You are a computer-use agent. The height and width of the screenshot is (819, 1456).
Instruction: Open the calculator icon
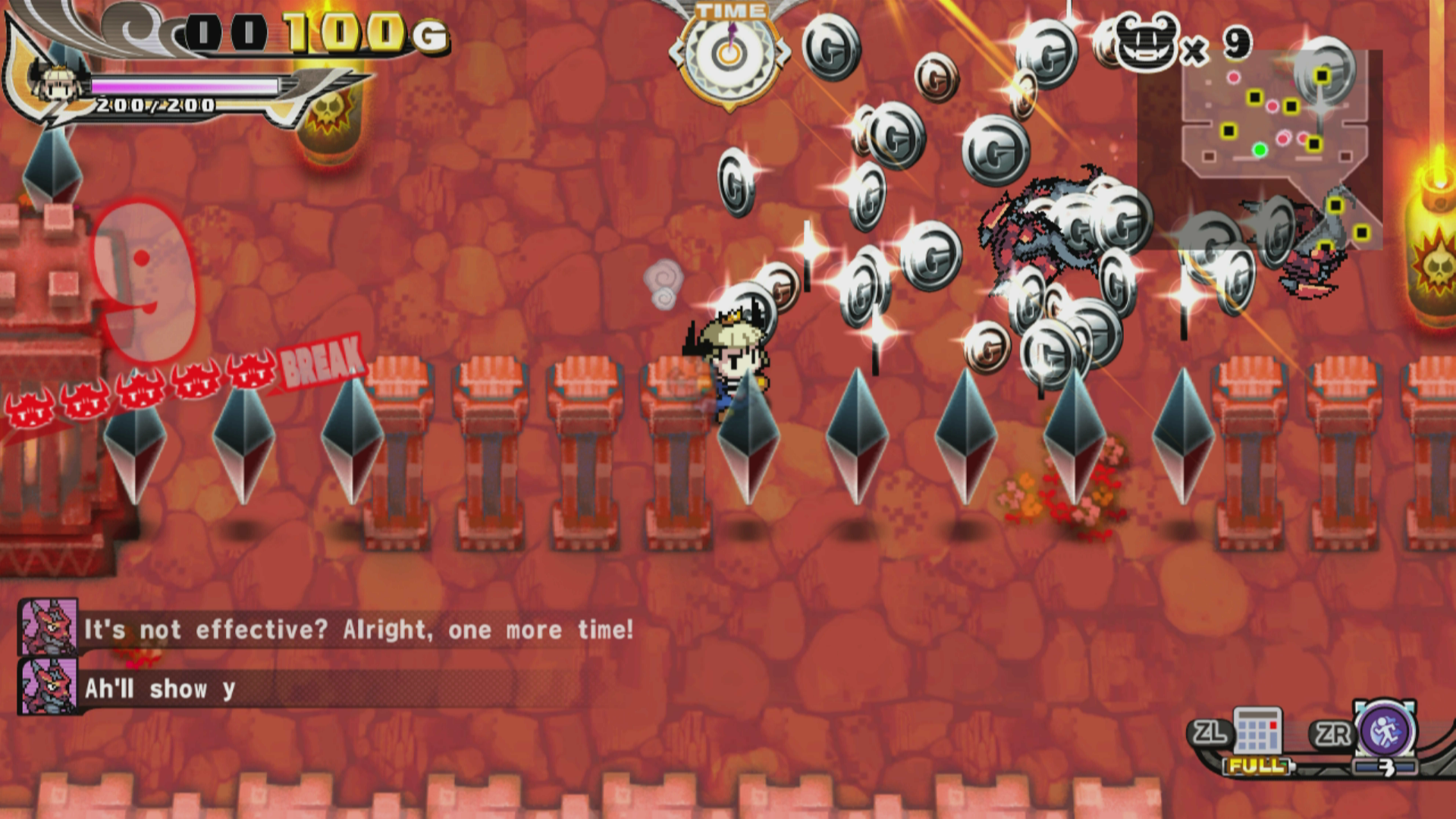pos(1257,732)
